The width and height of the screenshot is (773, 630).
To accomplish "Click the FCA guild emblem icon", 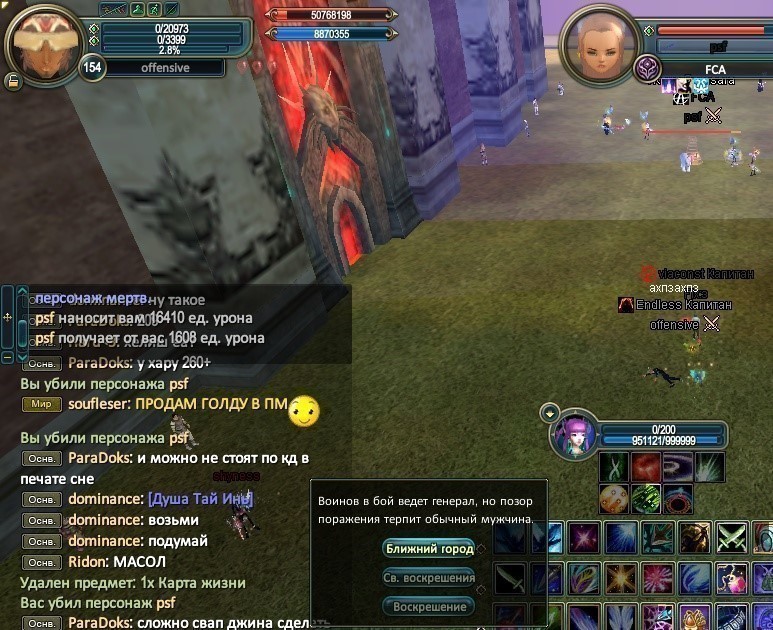I will coord(646,69).
